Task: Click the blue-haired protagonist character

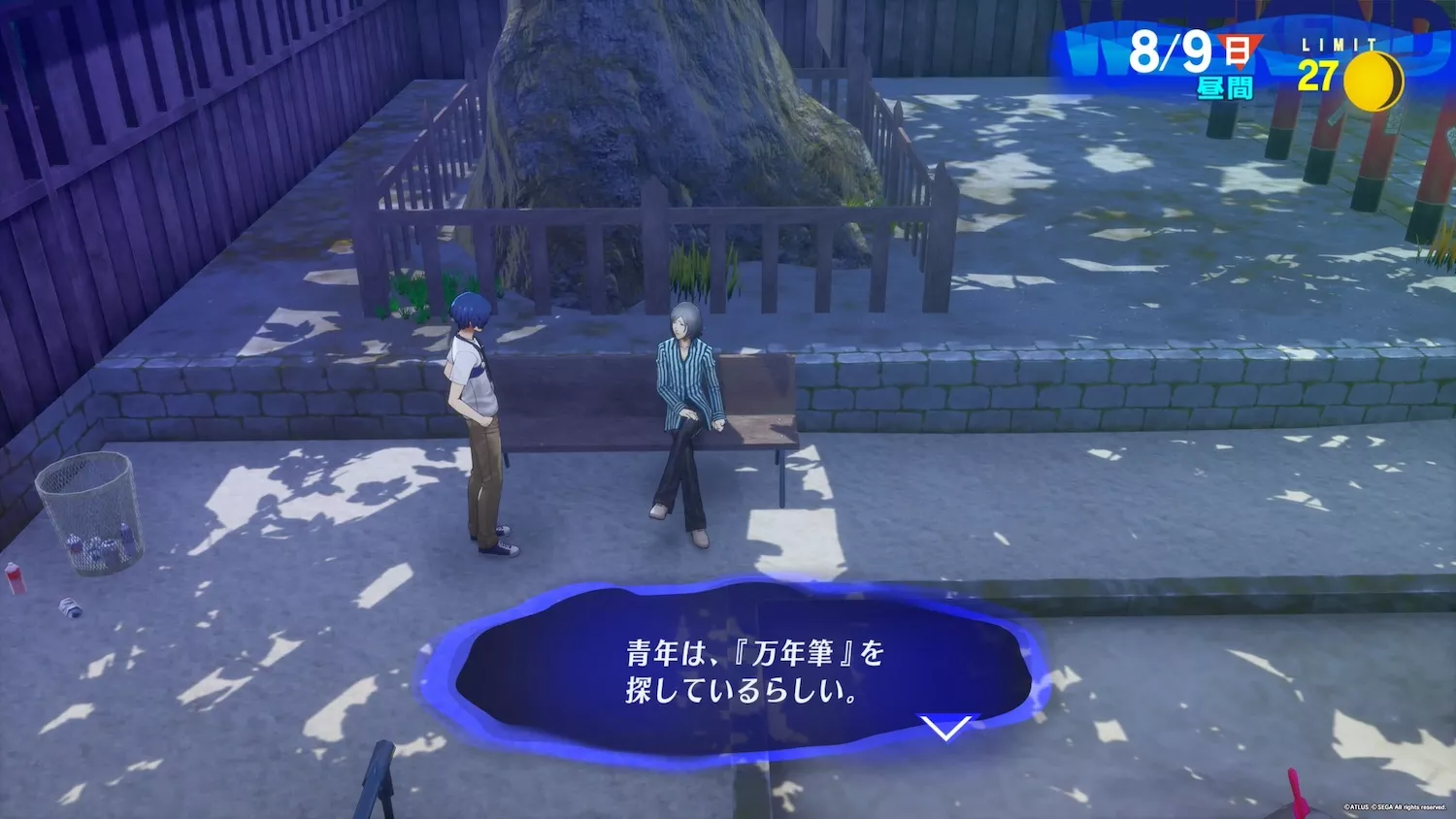Action: click(477, 408)
